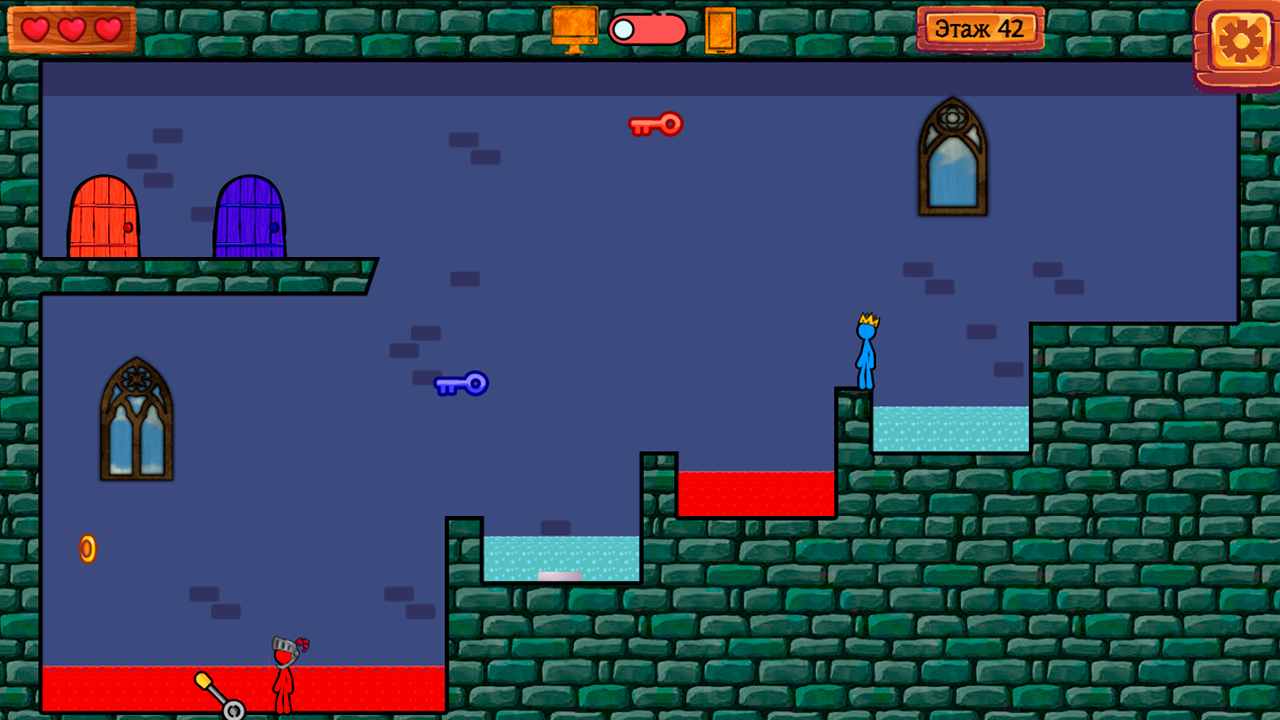Click the top-right arched window
Image resolution: width=1280 pixels, height=720 pixels.
tap(951, 155)
